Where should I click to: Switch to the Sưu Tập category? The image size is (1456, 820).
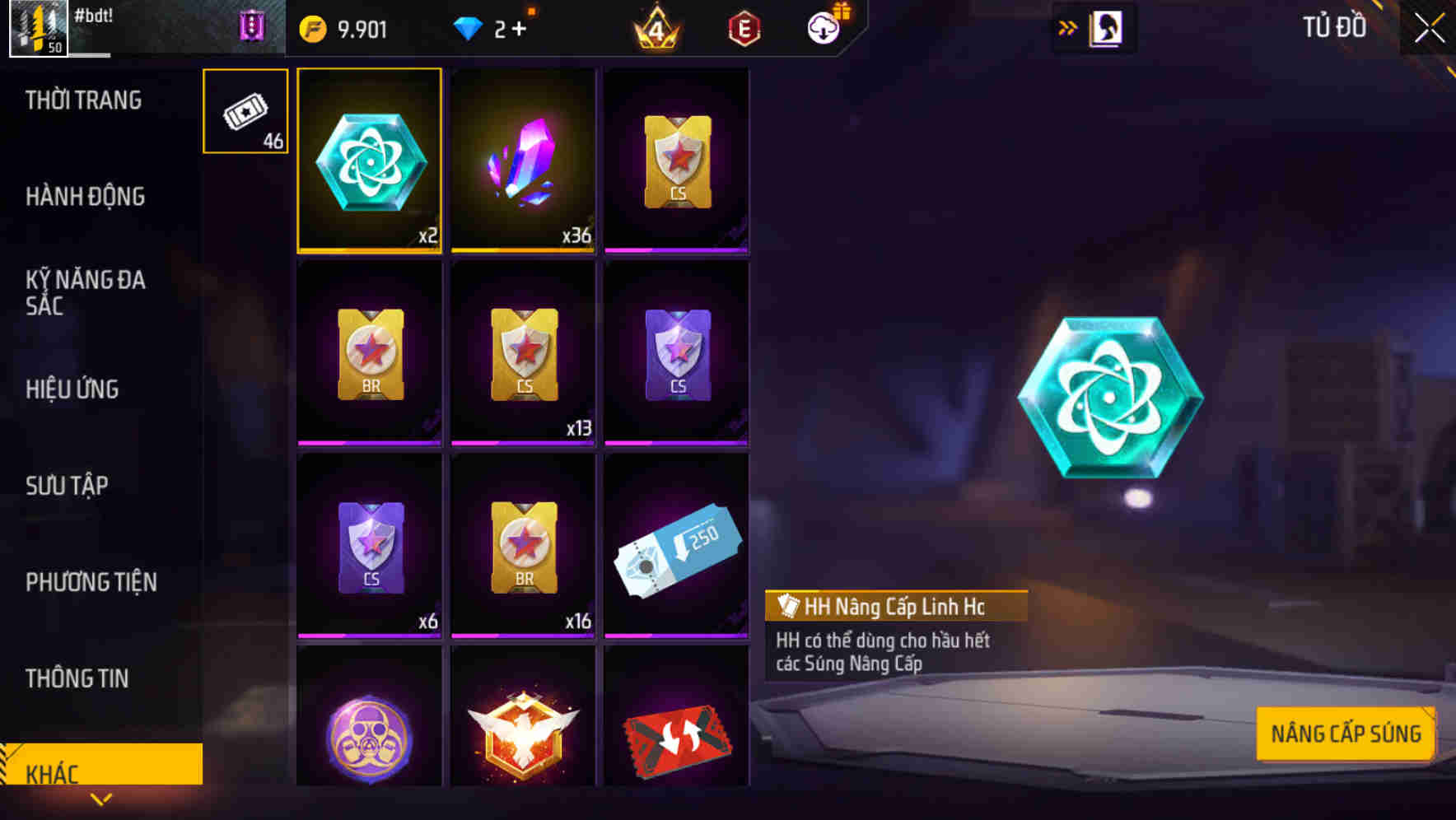(66, 486)
